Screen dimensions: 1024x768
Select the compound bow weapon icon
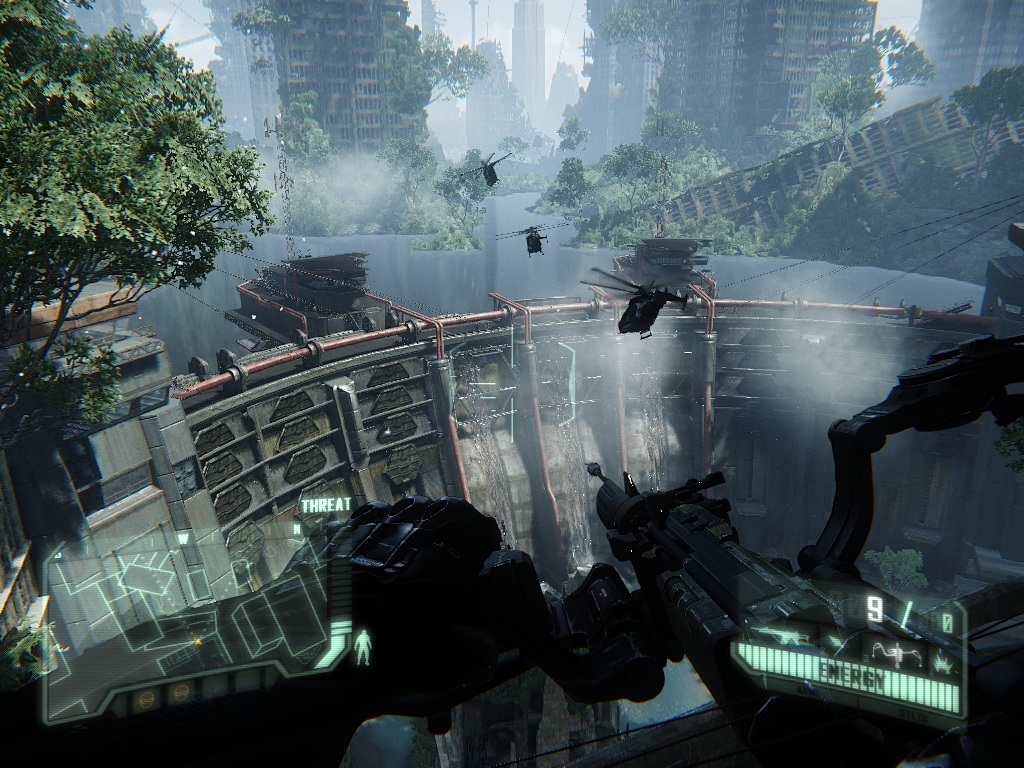[x=897, y=655]
